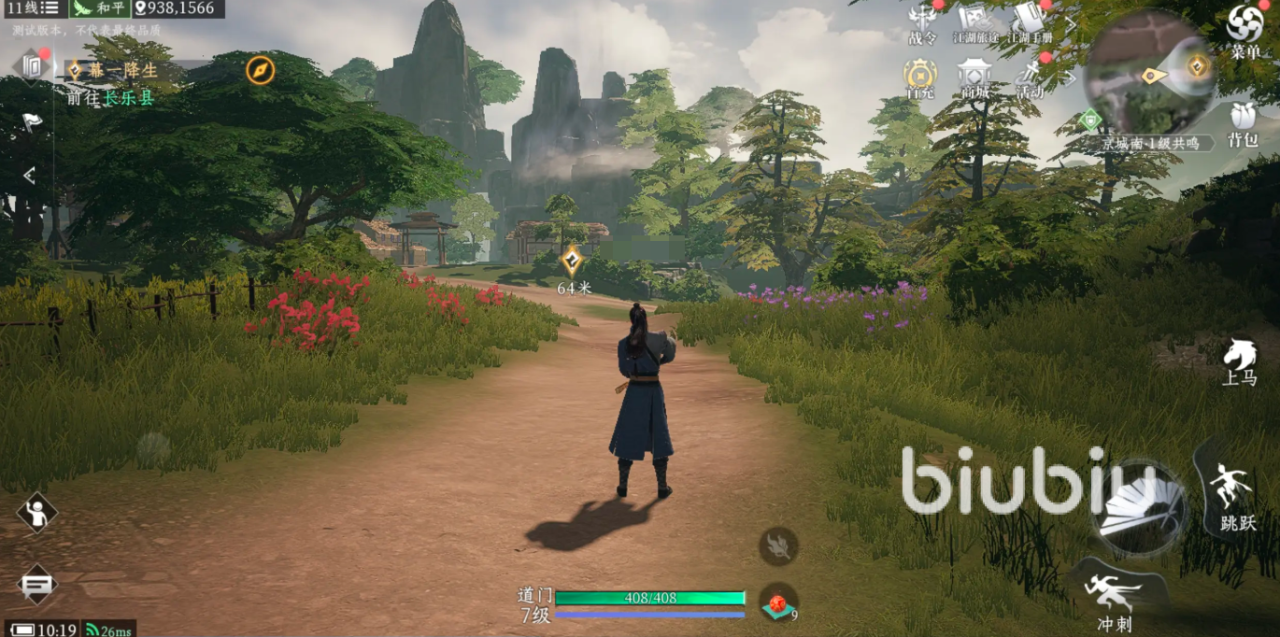Tap the 冲刺 sprint button

point(1113,594)
